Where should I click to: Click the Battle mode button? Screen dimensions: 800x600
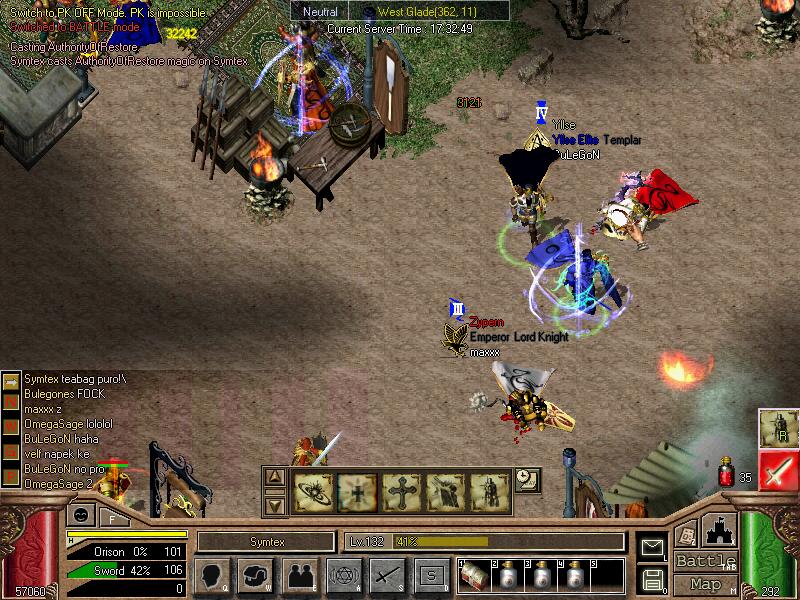[x=706, y=561]
